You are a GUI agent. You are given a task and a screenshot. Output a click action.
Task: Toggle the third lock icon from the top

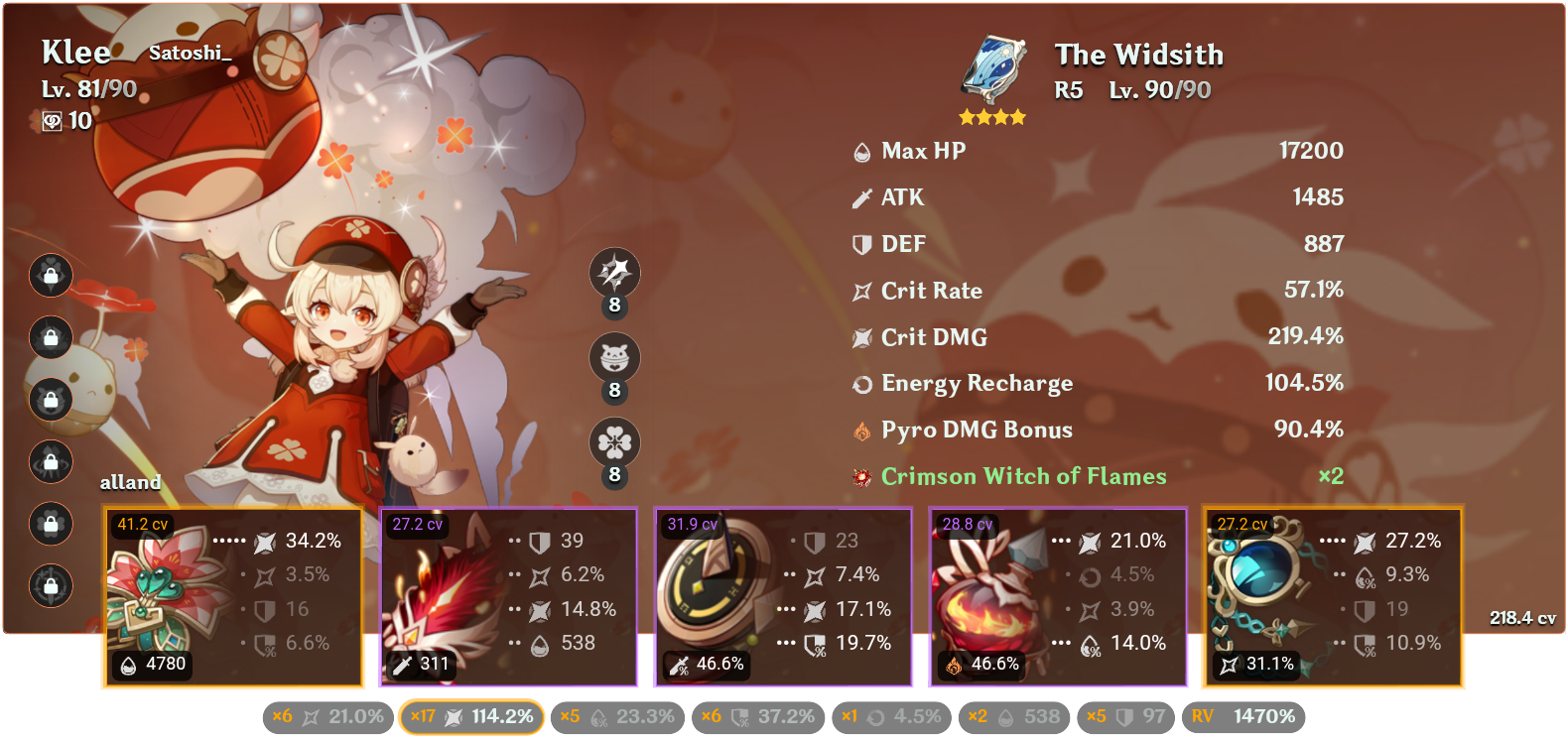point(51,401)
